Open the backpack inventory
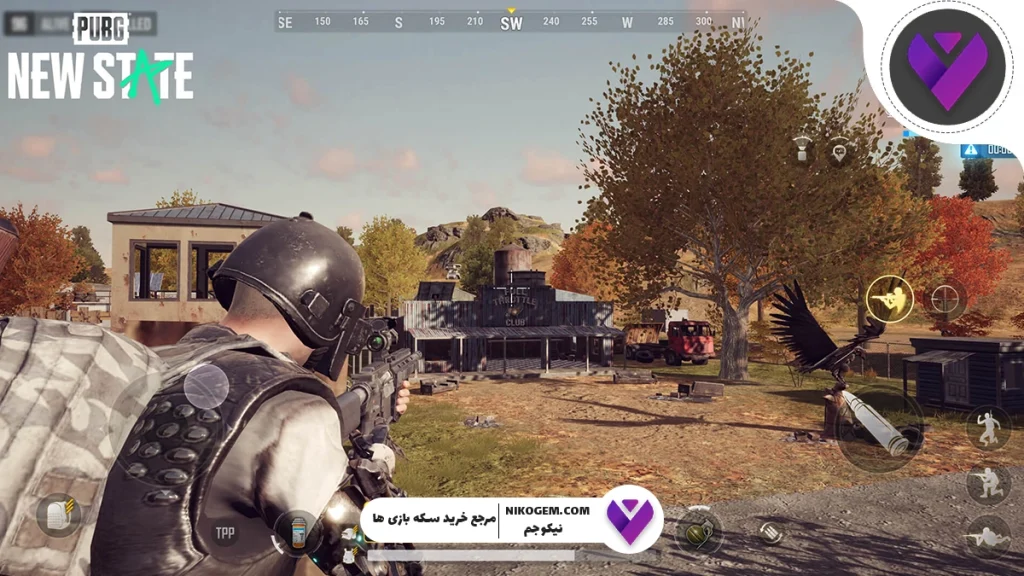1024x576 pixels. click(x=57, y=515)
